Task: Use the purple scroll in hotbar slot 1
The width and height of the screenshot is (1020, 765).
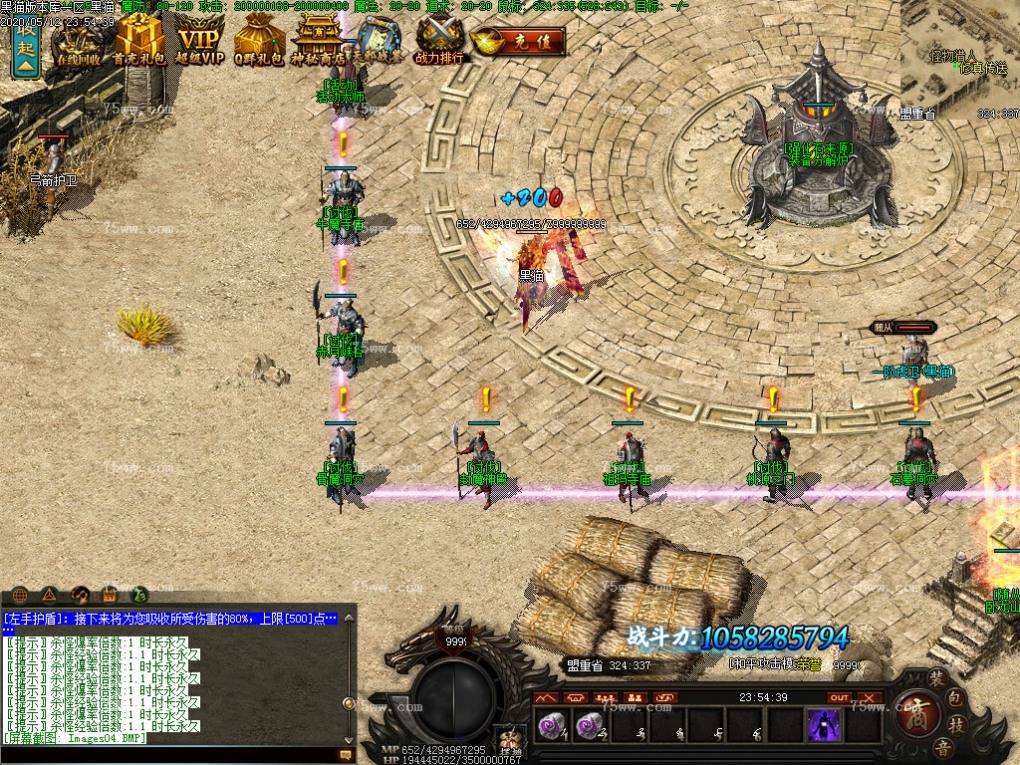Action: click(551, 726)
